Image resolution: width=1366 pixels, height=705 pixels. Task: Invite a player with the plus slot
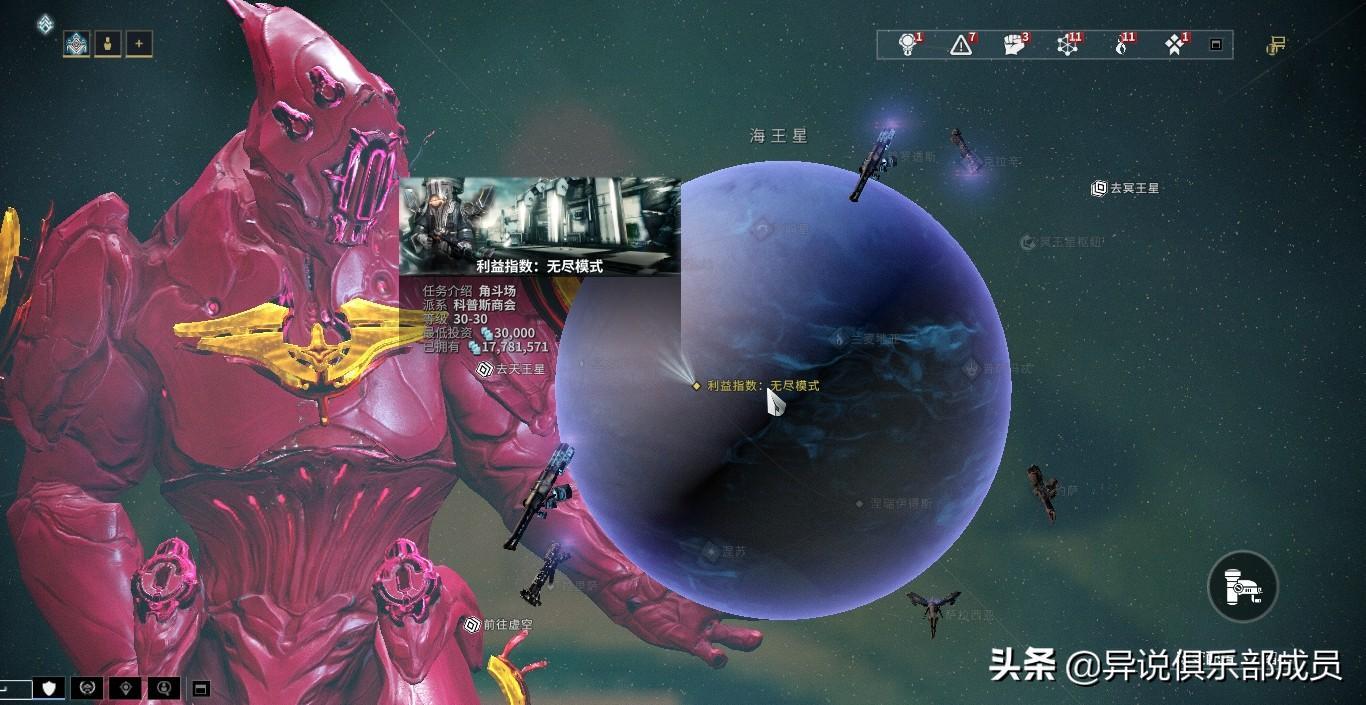[139, 44]
